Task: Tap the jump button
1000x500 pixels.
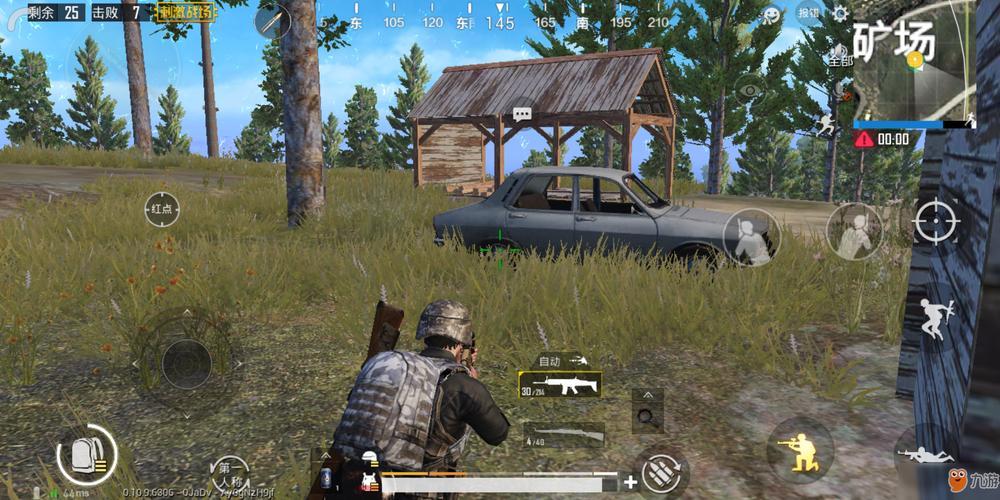Action: coord(937,320)
